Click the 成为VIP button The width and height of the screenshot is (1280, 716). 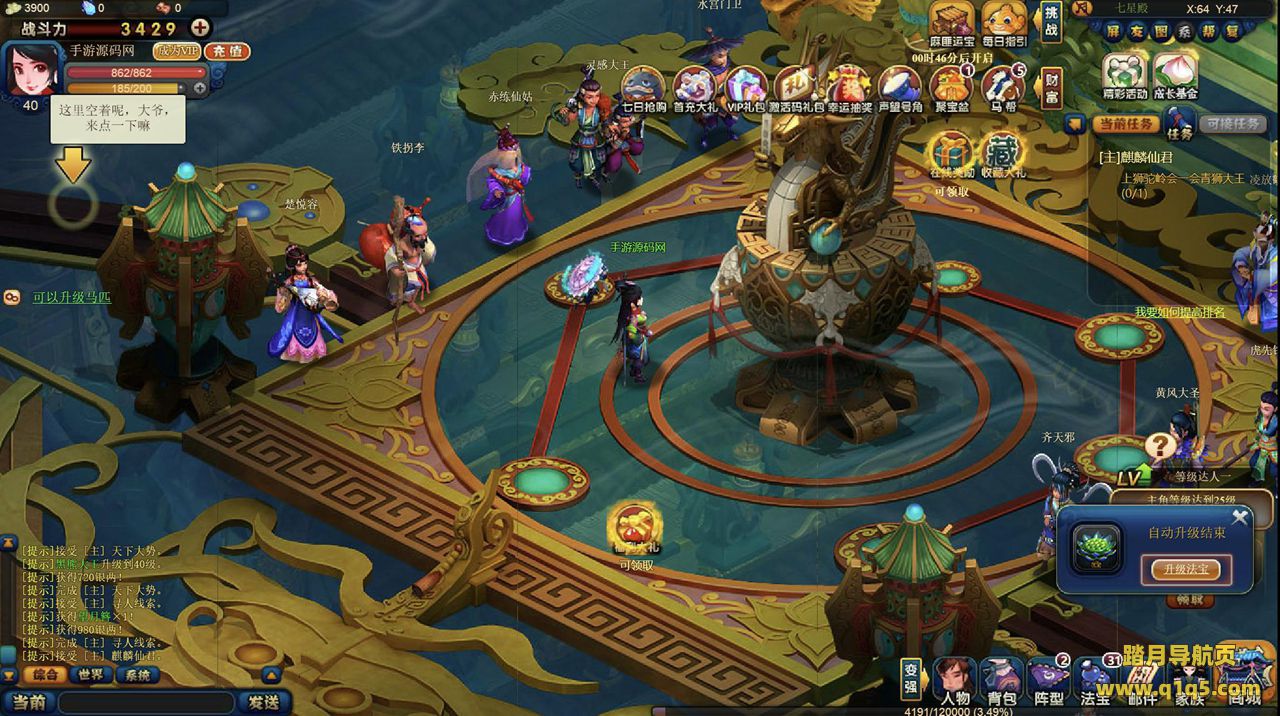[177, 51]
